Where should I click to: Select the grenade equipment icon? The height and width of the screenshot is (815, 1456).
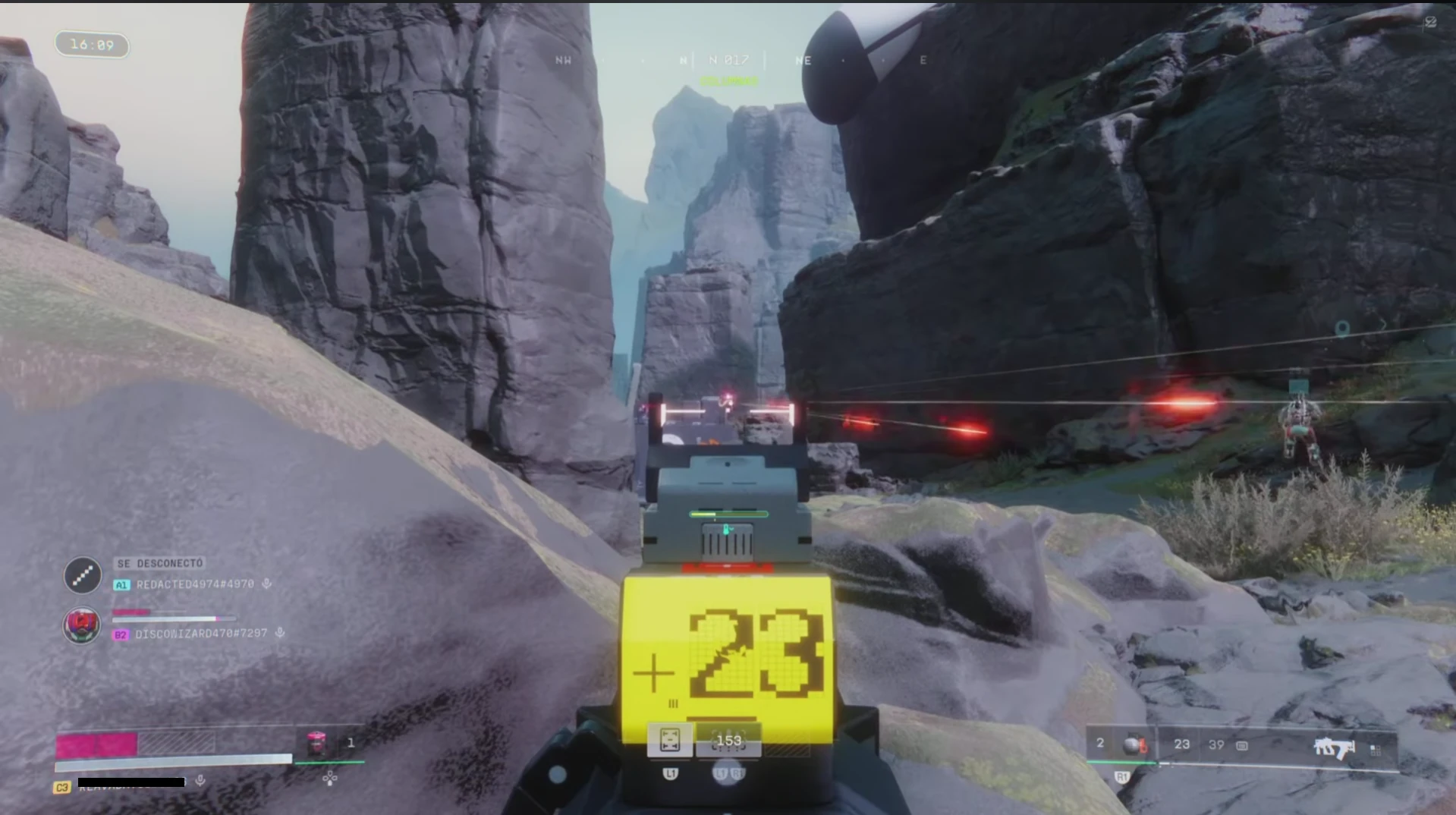click(x=1134, y=744)
